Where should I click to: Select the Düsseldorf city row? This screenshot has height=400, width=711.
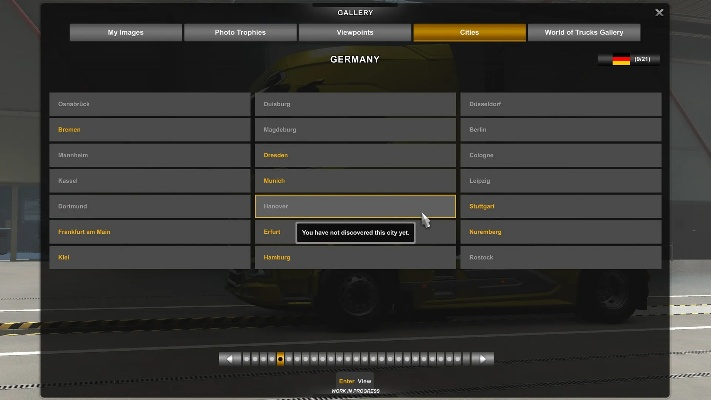(x=560, y=104)
